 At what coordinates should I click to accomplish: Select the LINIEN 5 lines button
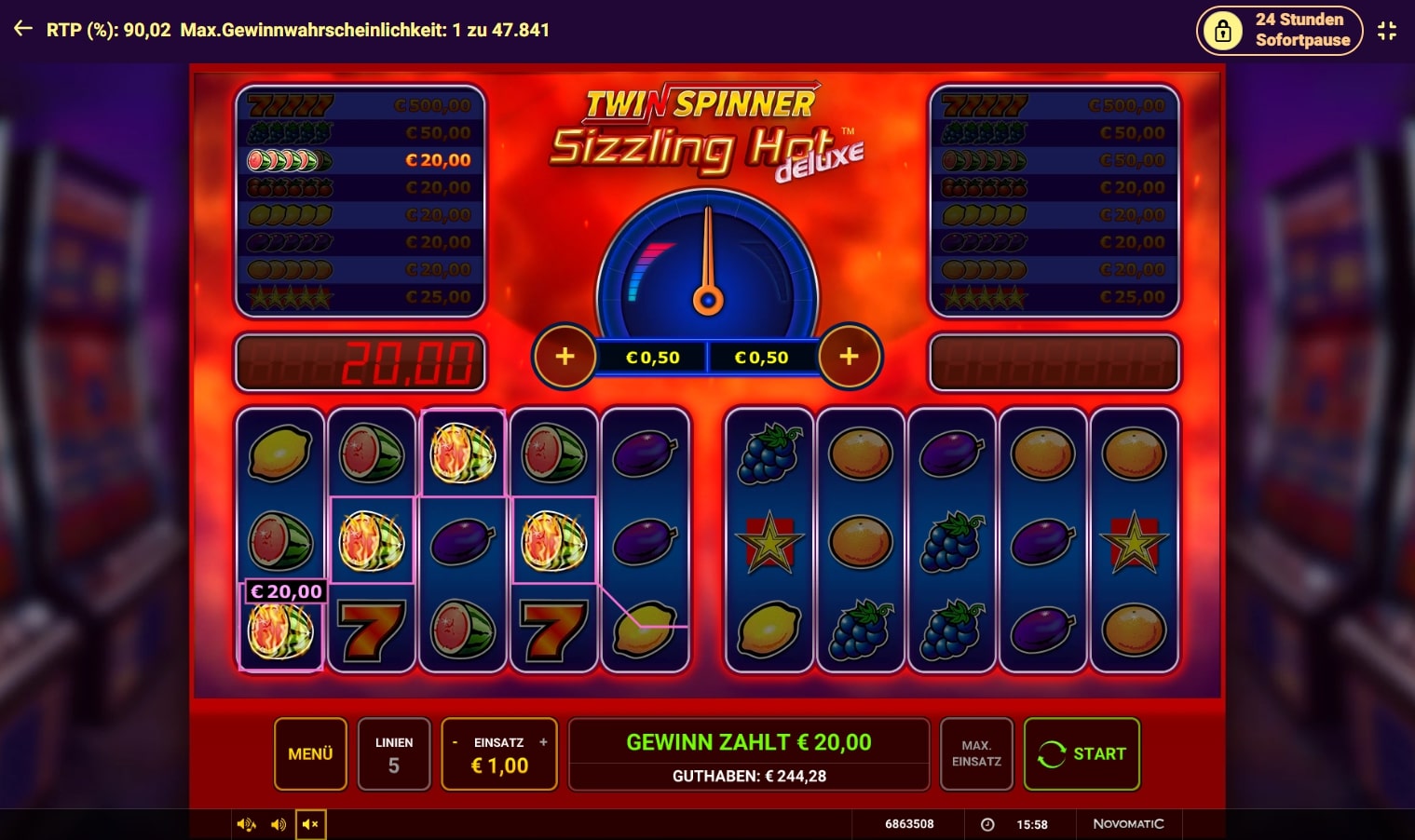coord(394,753)
